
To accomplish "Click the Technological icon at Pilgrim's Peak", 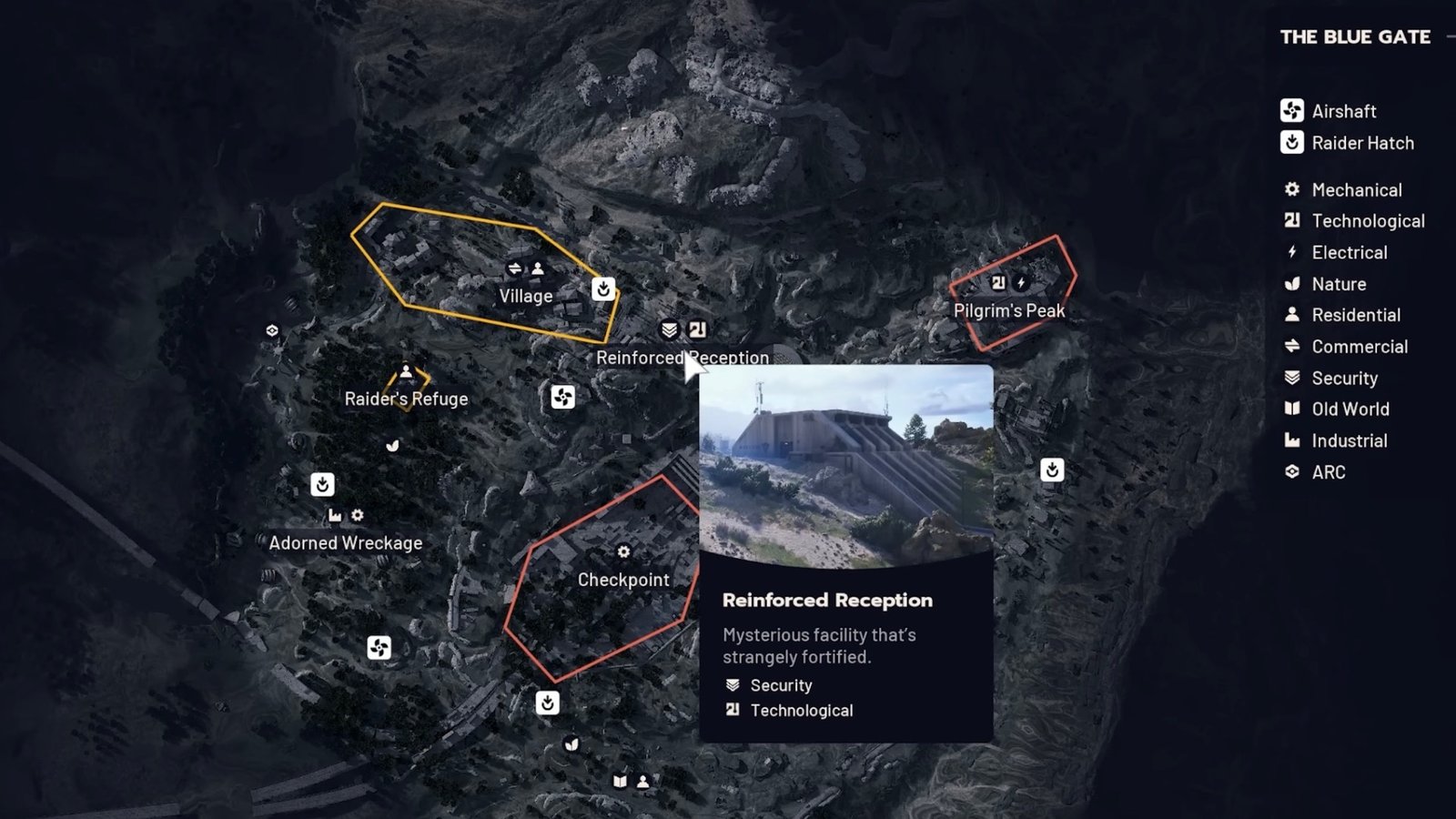I will (x=998, y=282).
